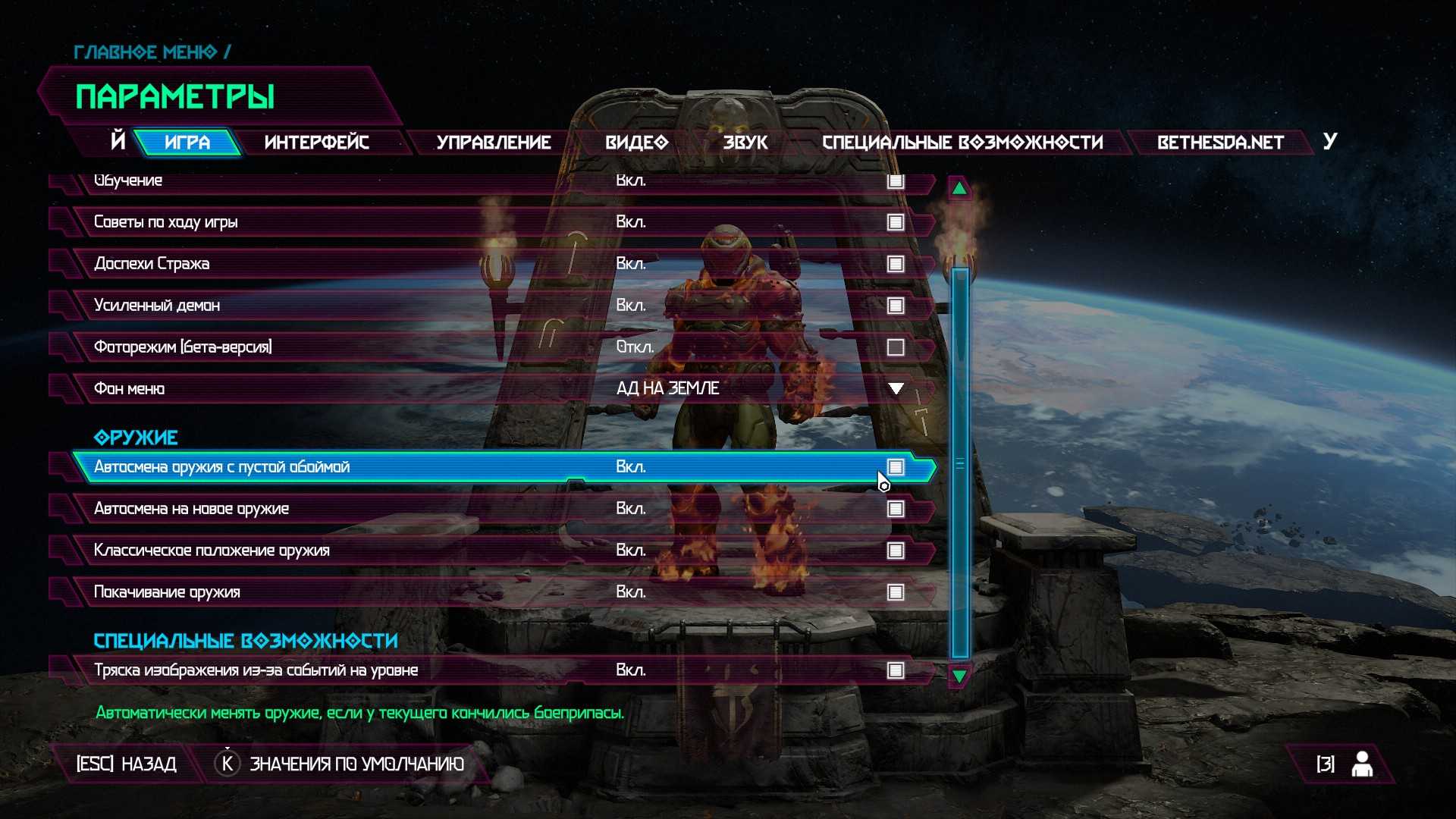Image resolution: width=1456 pixels, height=819 pixels.
Task: Disable the Усиленный демон option
Action: [896, 306]
